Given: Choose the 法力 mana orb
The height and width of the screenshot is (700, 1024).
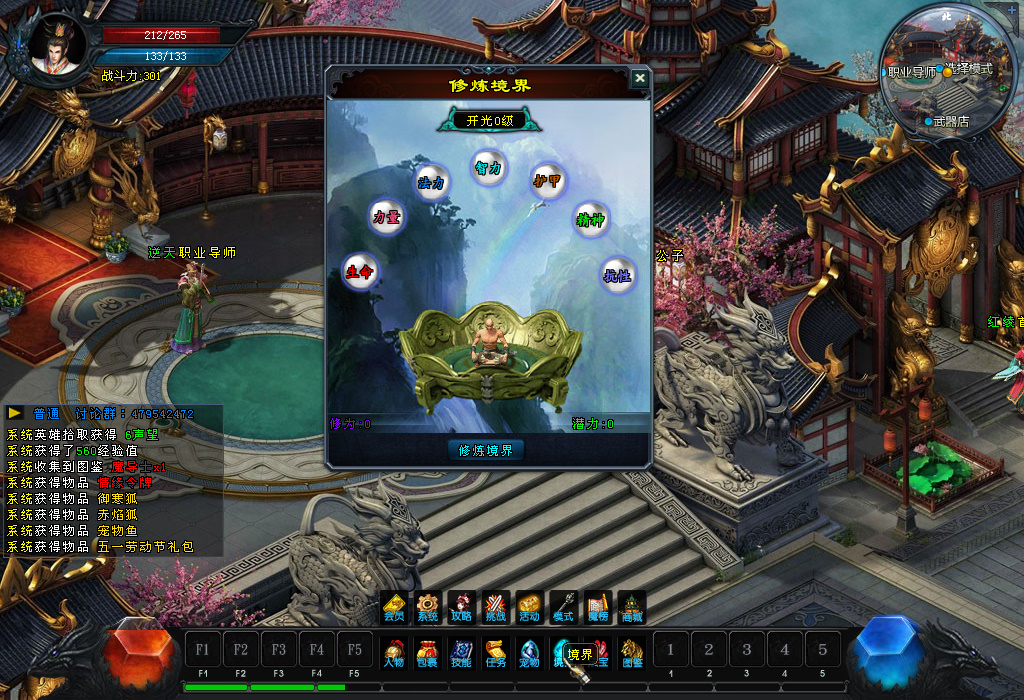Looking at the screenshot, I should pyautogui.click(x=432, y=182).
